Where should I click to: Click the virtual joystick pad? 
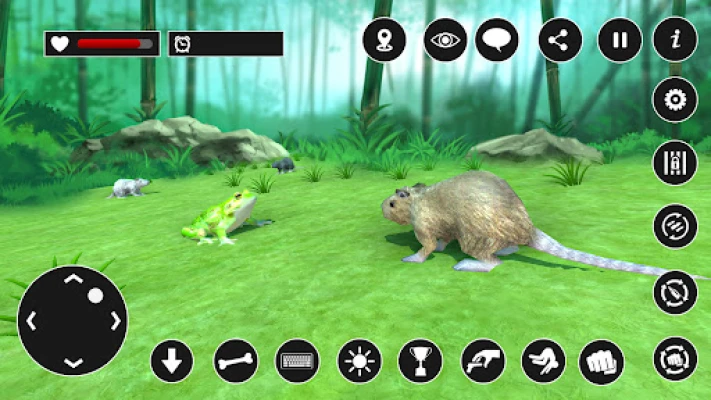73,320
